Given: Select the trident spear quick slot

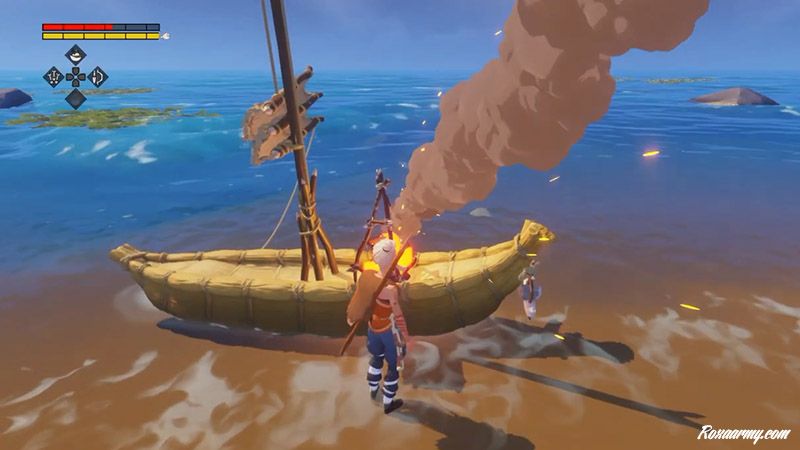Looking at the screenshot, I should point(53,76).
